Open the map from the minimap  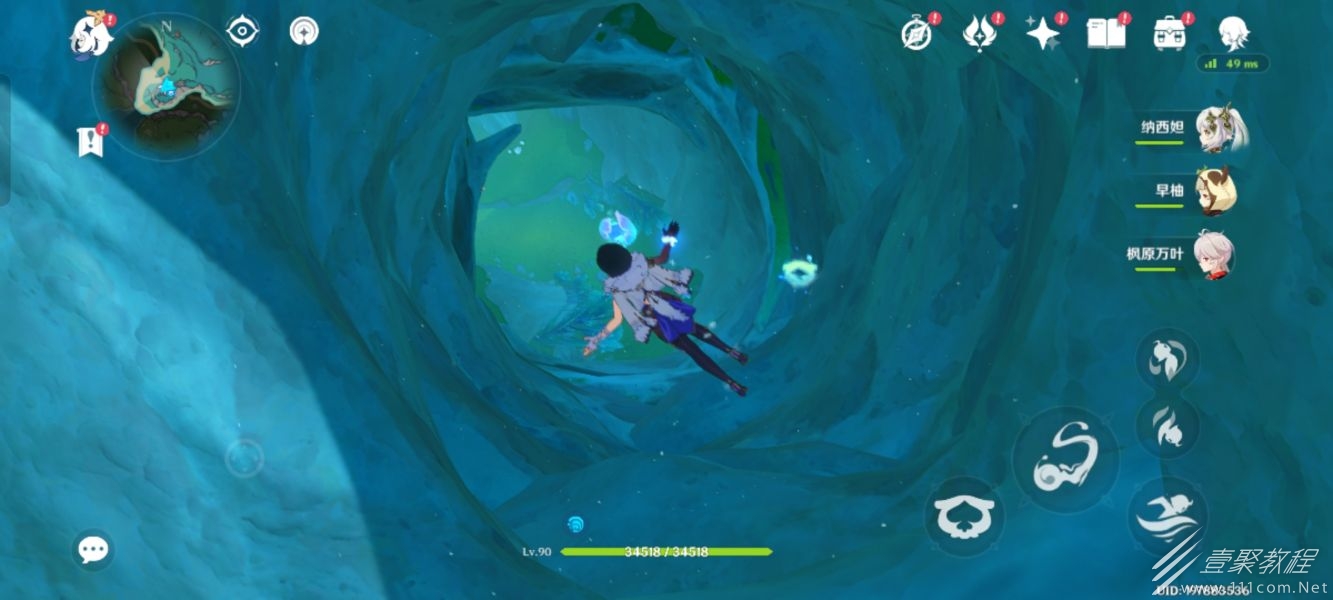click(166, 86)
